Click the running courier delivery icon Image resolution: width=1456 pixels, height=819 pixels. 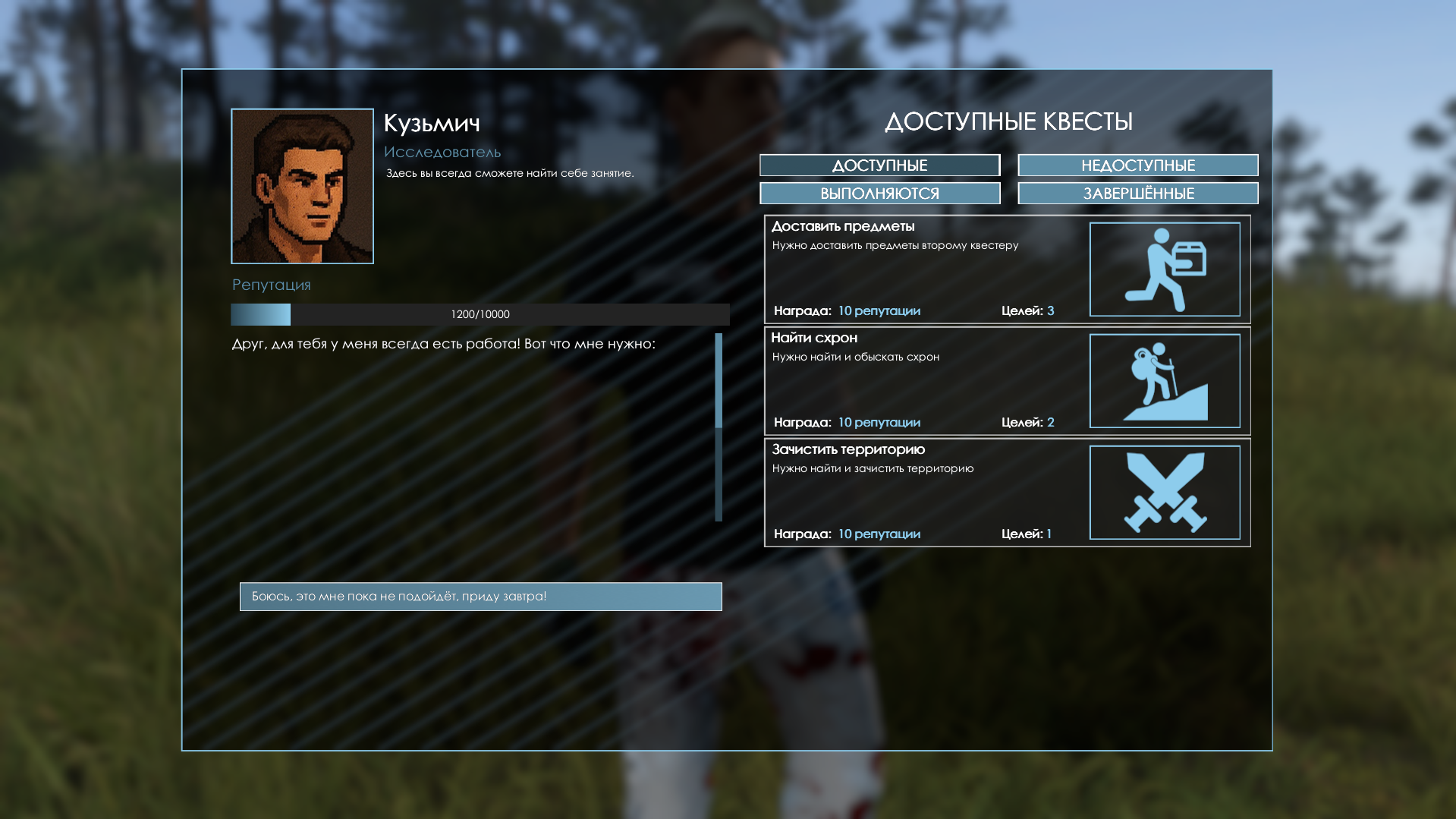point(1165,269)
